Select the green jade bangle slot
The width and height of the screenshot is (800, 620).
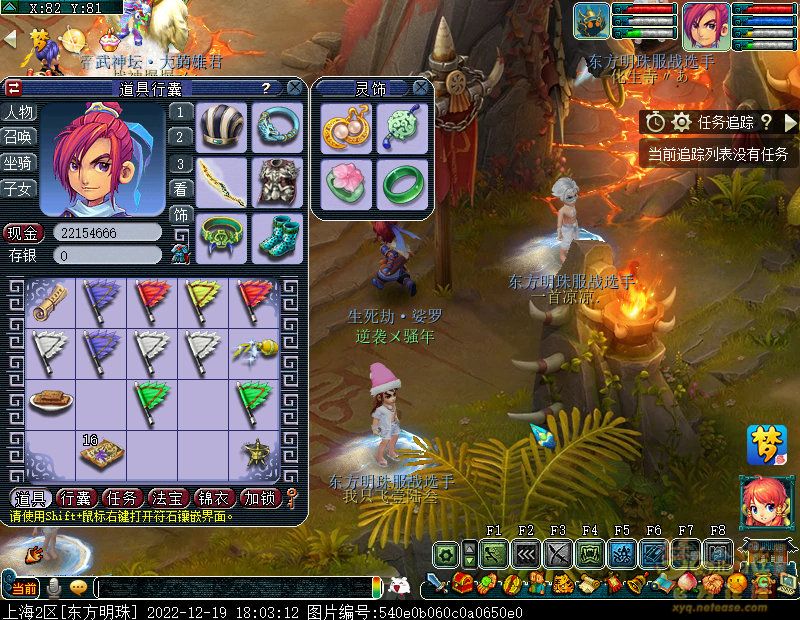[x=401, y=183]
